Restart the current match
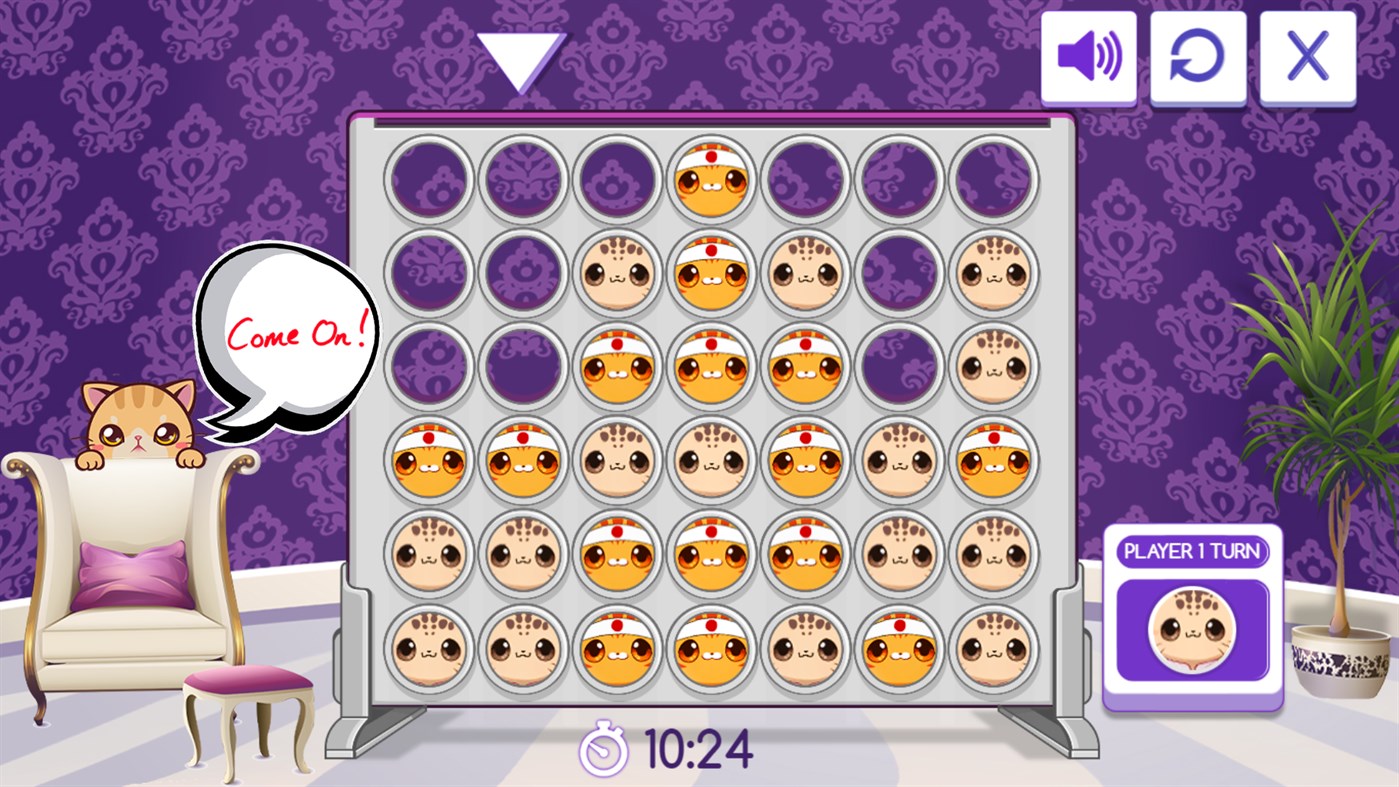The width and height of the screenshot is (1399, 787). coord(1199,57)
